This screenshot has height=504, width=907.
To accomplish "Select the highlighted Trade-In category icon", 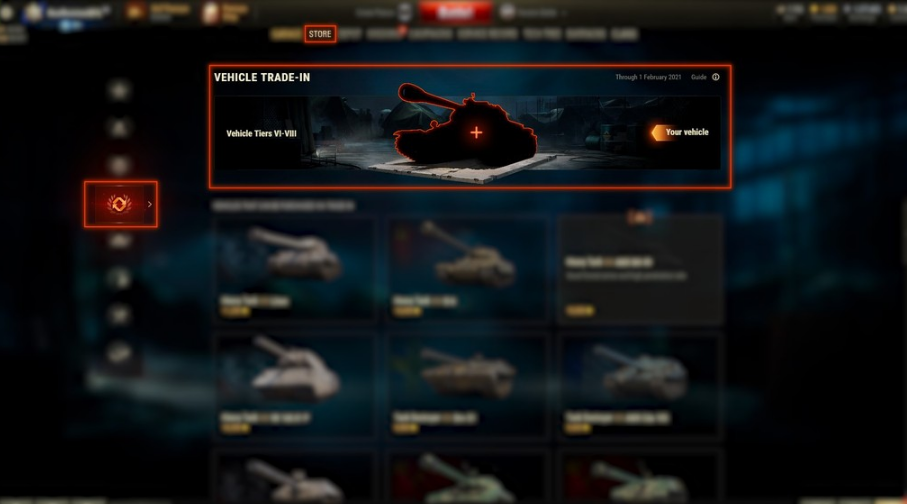I will (120, 204).
